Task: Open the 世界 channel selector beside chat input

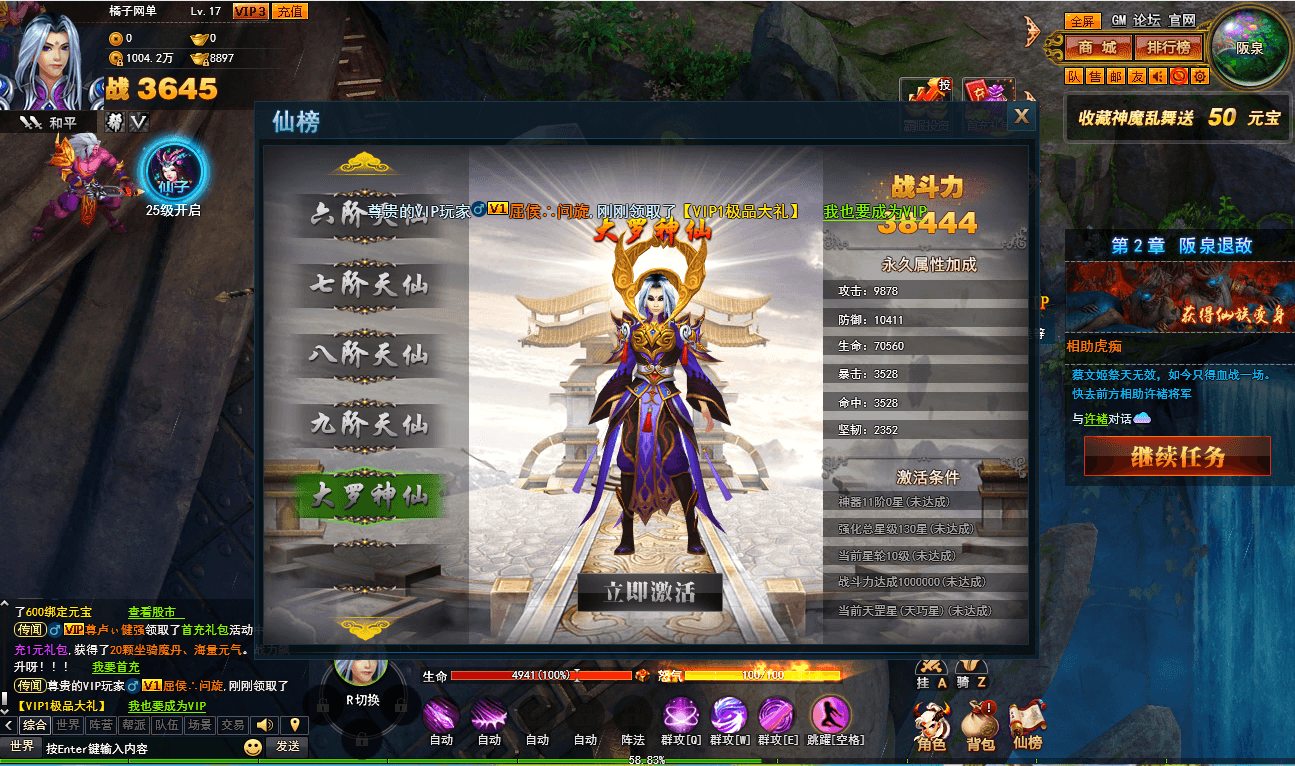Action: click(x=23, y=746)
